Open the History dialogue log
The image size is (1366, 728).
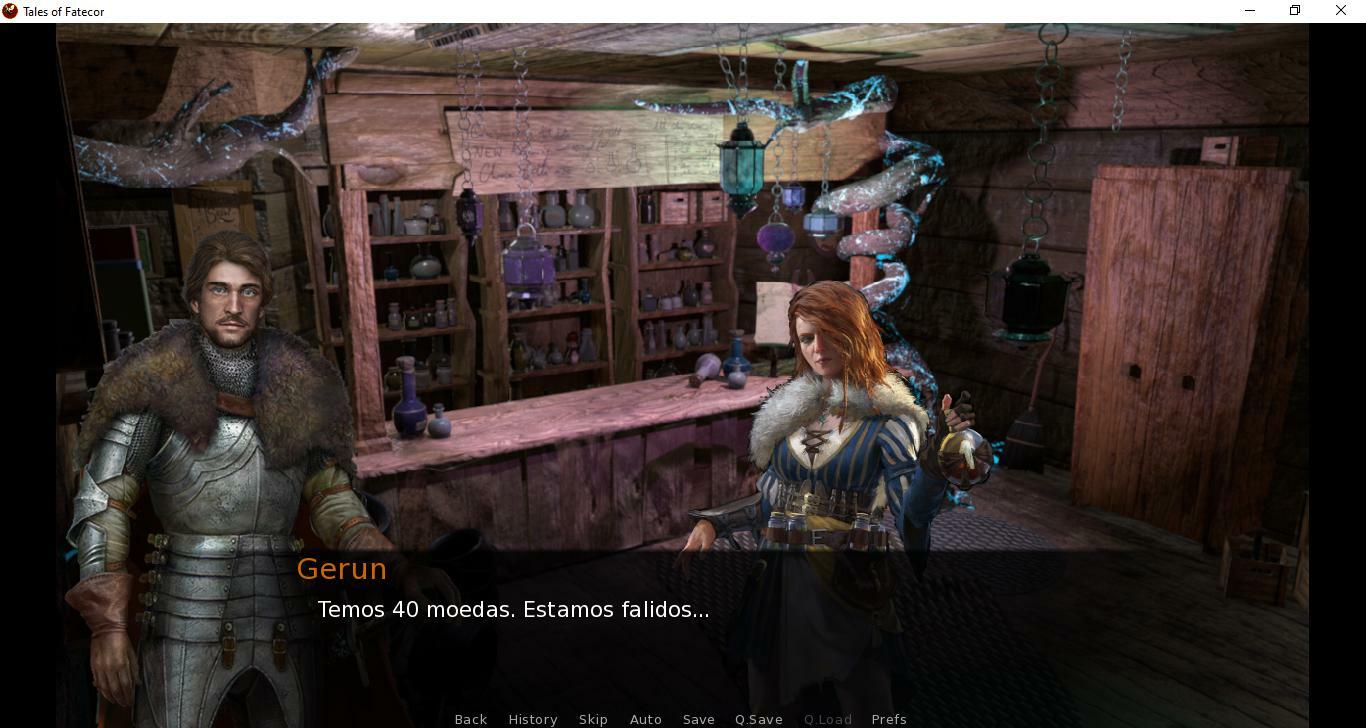tap(532, 719)
